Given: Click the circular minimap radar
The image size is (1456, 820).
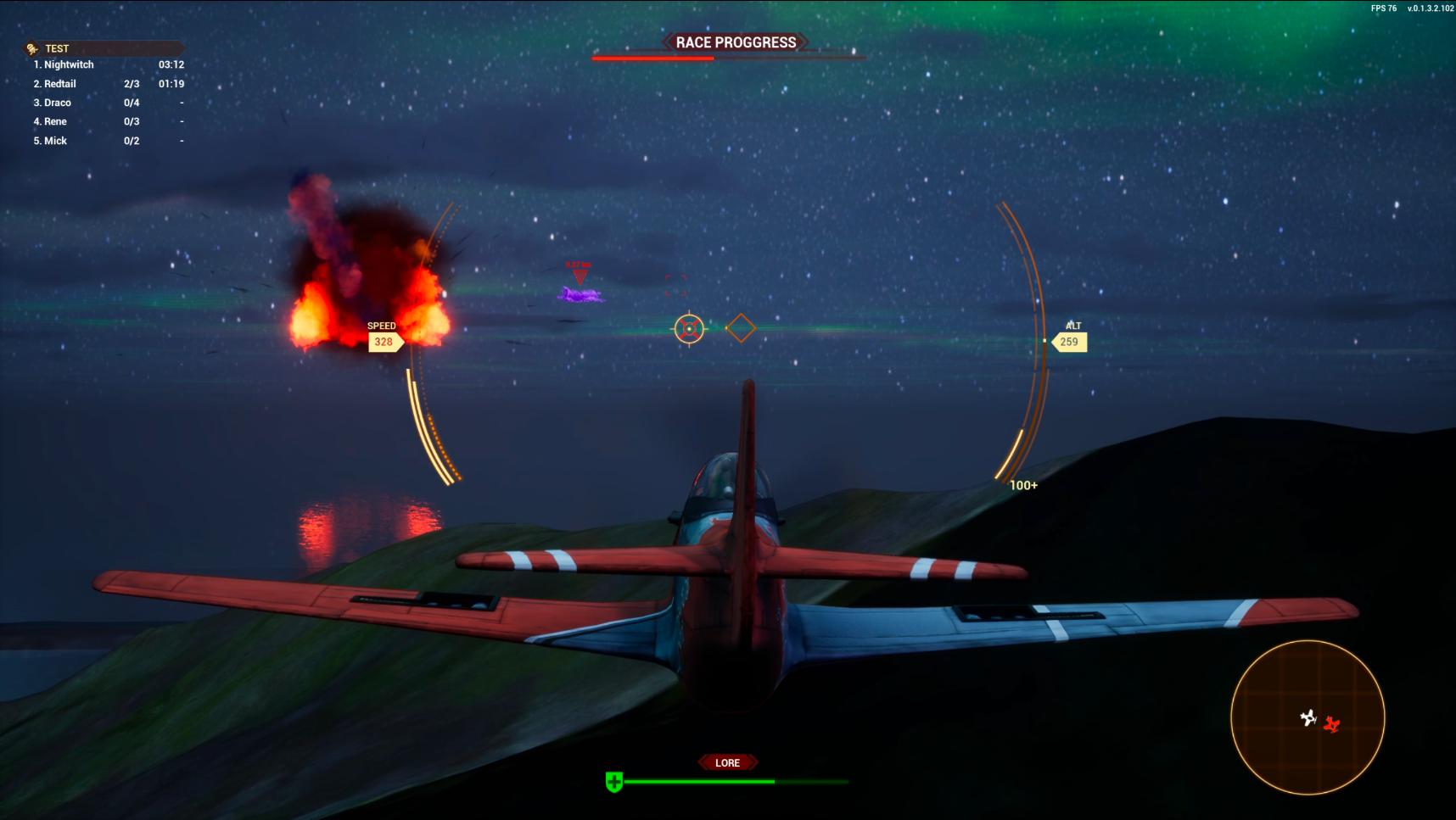Looking at the screenshot, I should click(x=1308, y=717).
